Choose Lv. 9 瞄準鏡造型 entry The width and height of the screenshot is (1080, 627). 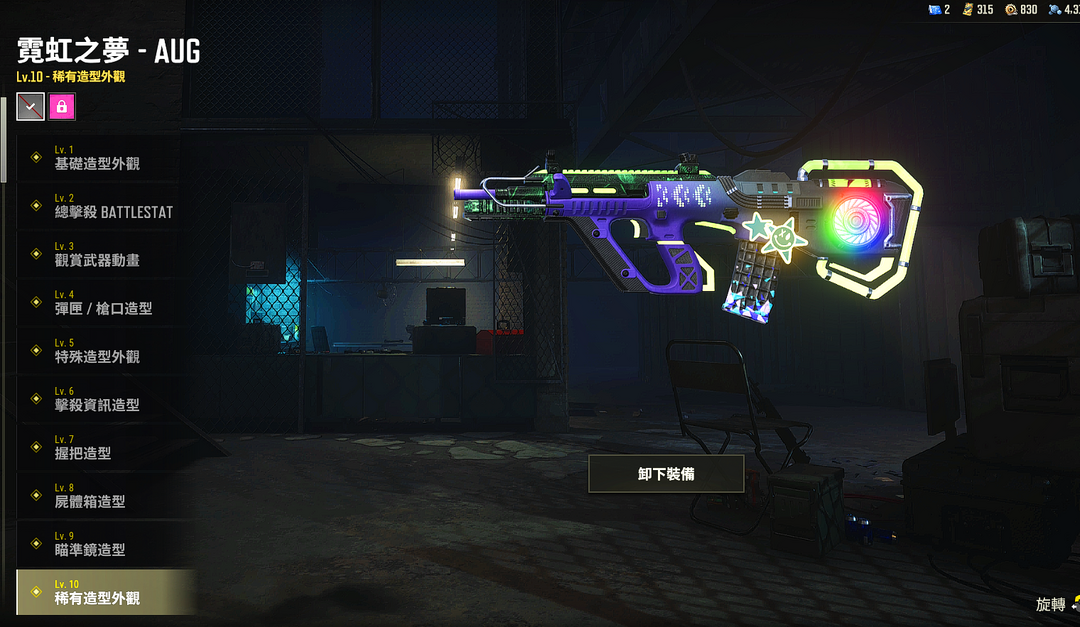(98, 544)
